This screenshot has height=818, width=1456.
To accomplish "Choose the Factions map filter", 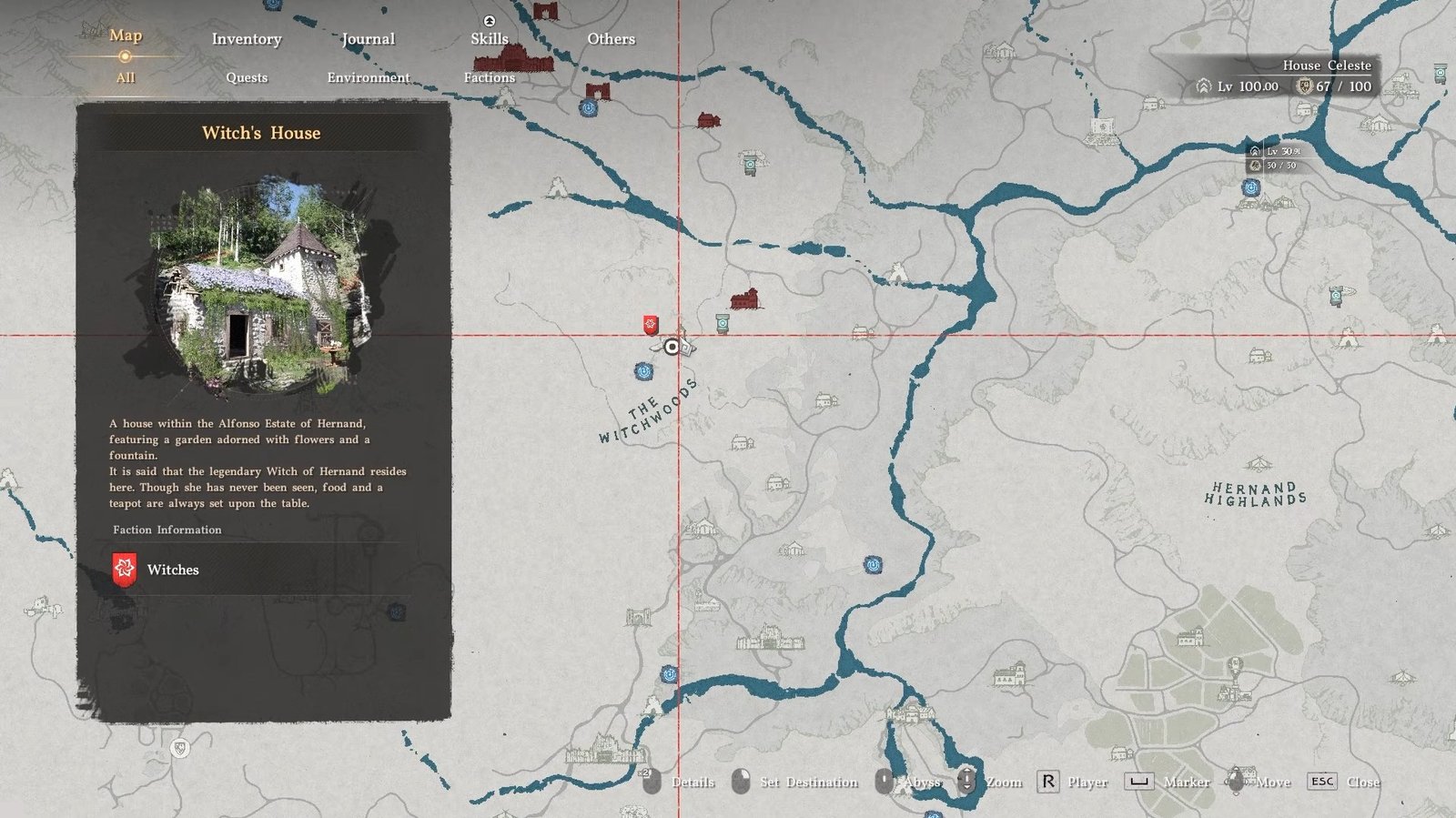I will (490, 77).
